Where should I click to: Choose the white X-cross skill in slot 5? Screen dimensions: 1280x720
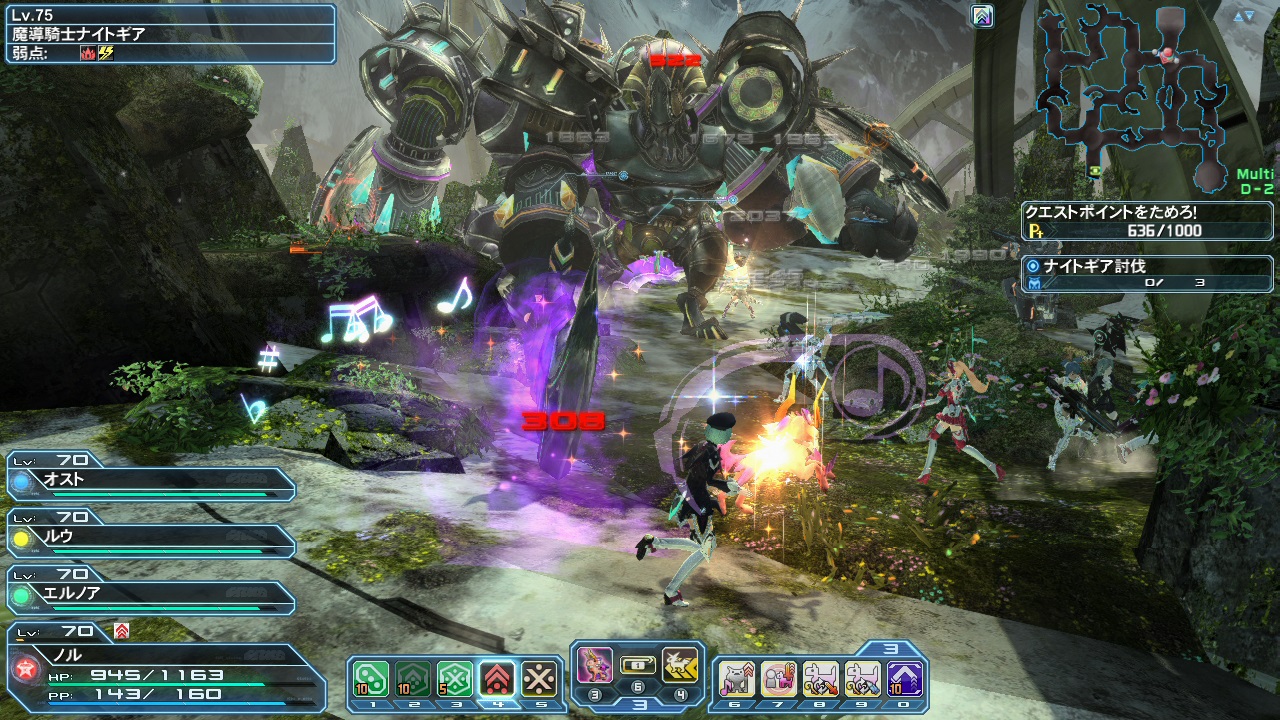coord(538,679)
